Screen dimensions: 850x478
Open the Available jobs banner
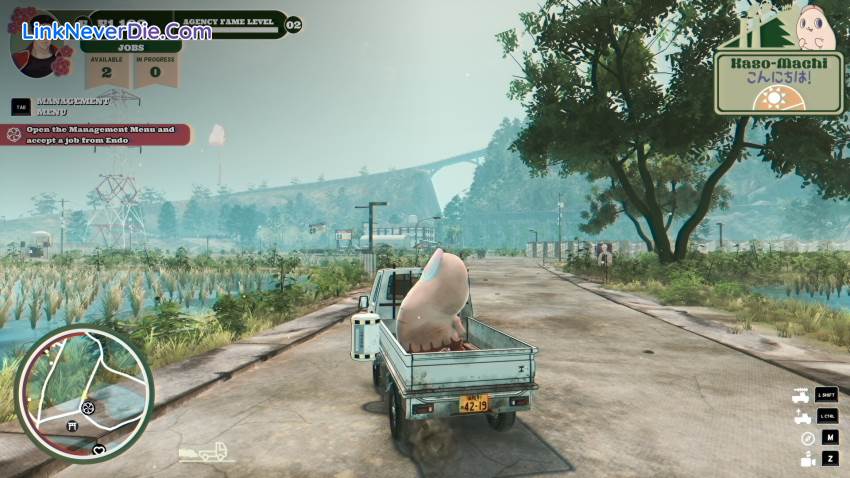(x=107, y=68)
